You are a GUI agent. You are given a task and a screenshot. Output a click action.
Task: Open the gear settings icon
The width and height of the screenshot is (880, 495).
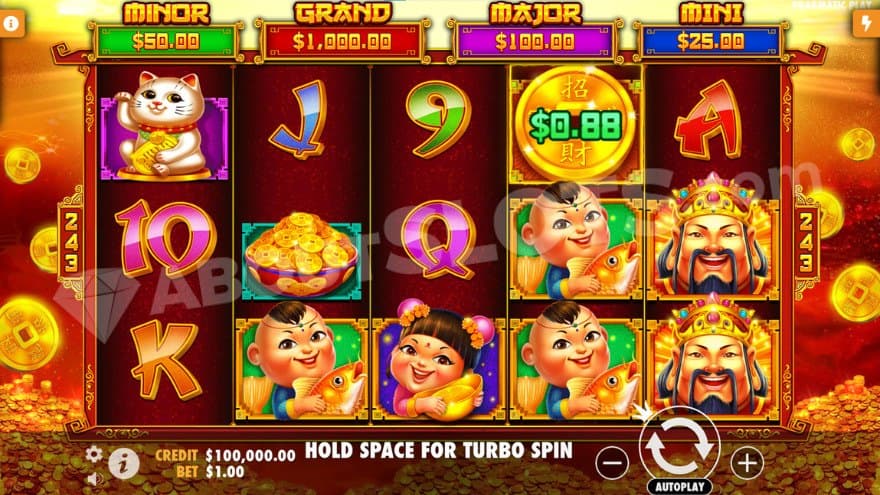[x=94, y=454]
